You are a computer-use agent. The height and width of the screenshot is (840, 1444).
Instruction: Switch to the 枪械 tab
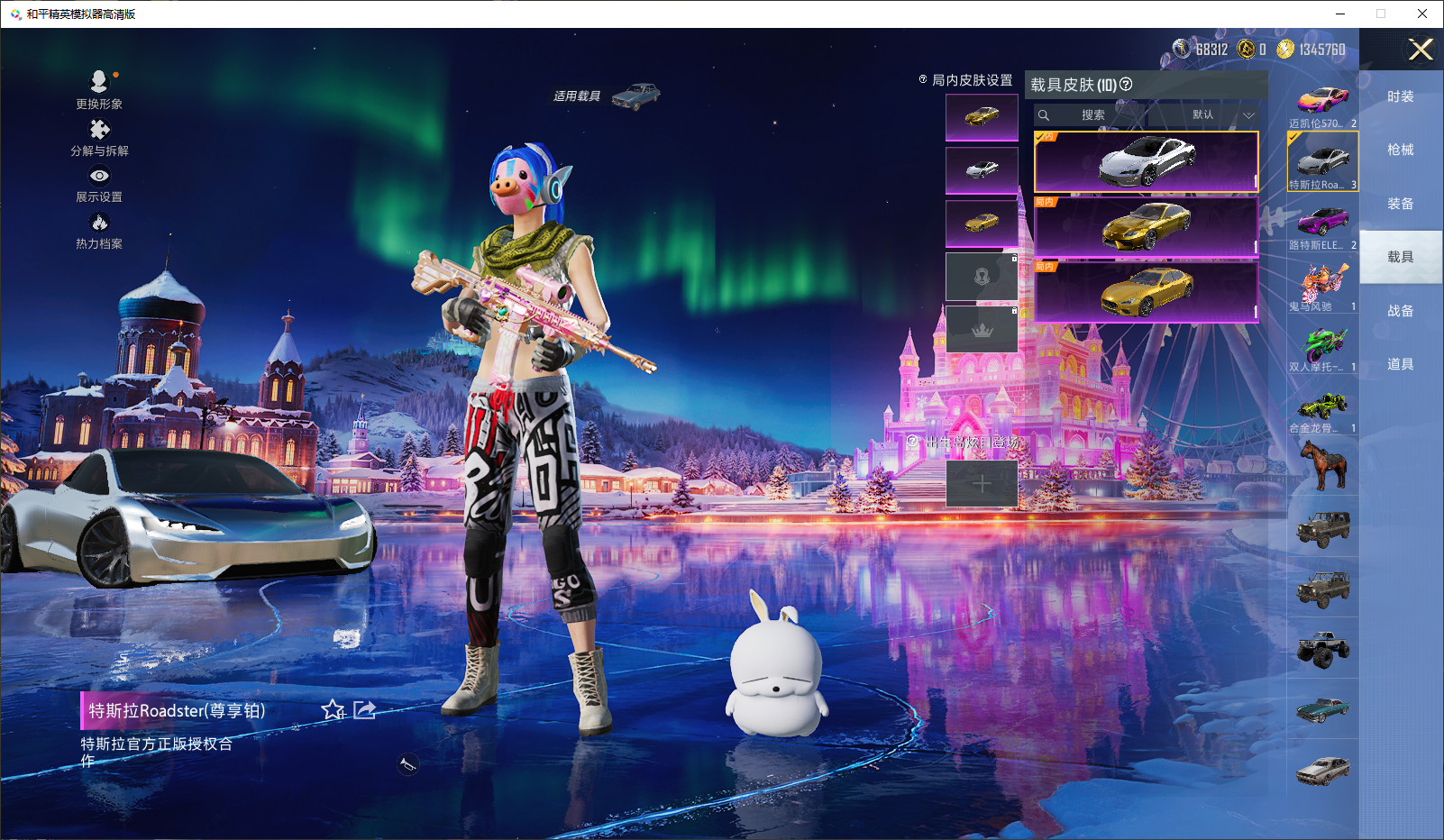coord(1401,150)
